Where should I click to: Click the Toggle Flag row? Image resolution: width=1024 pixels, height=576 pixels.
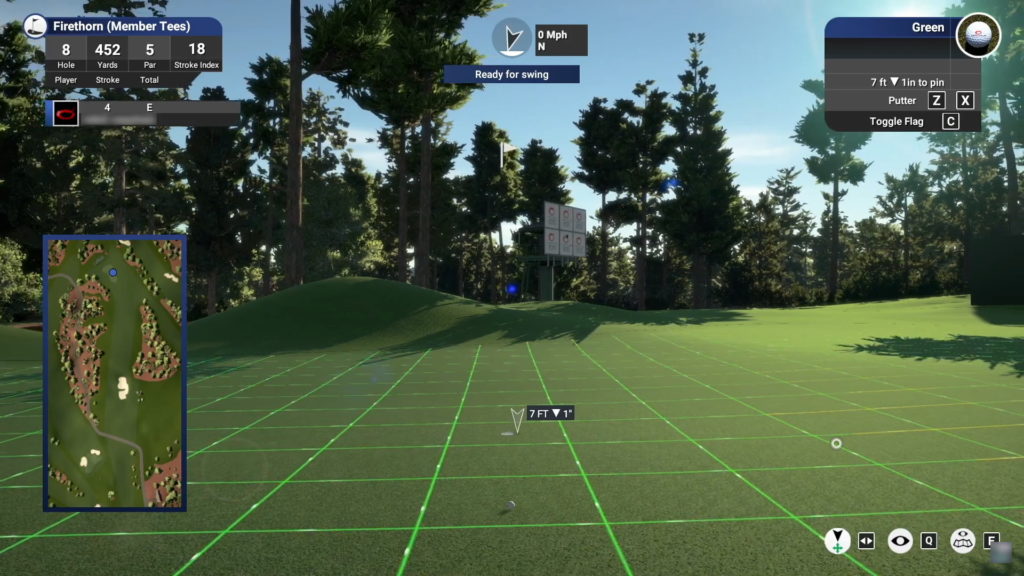click(x=901, y=122)
